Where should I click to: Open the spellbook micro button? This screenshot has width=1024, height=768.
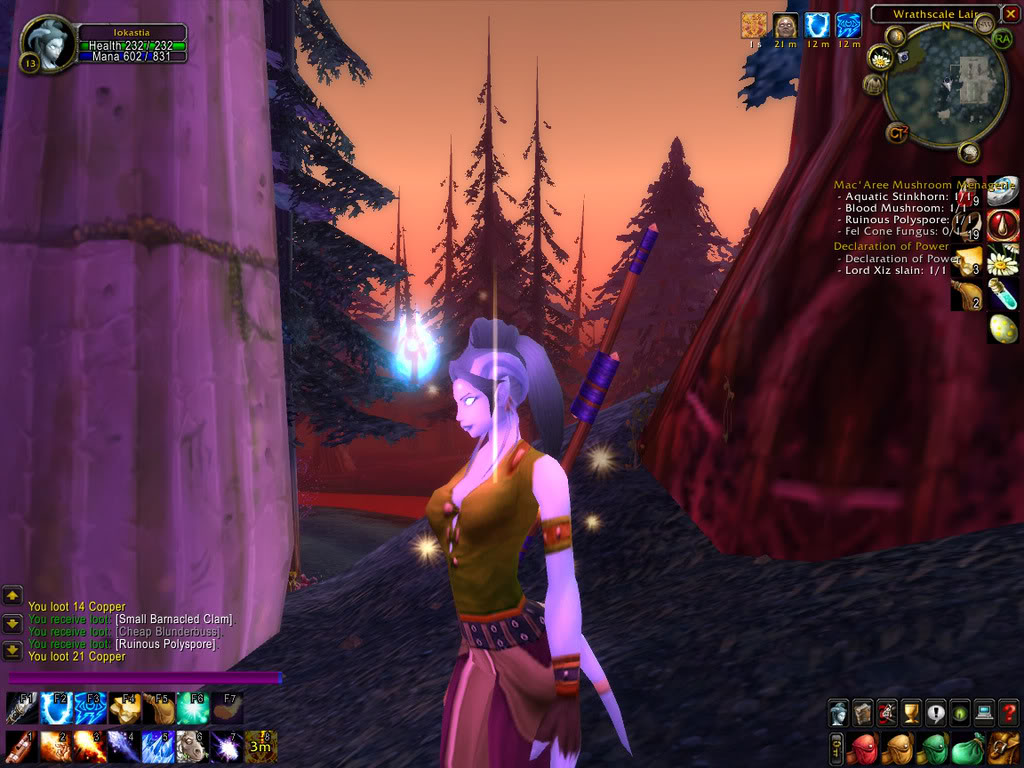[x=862, y=712]
